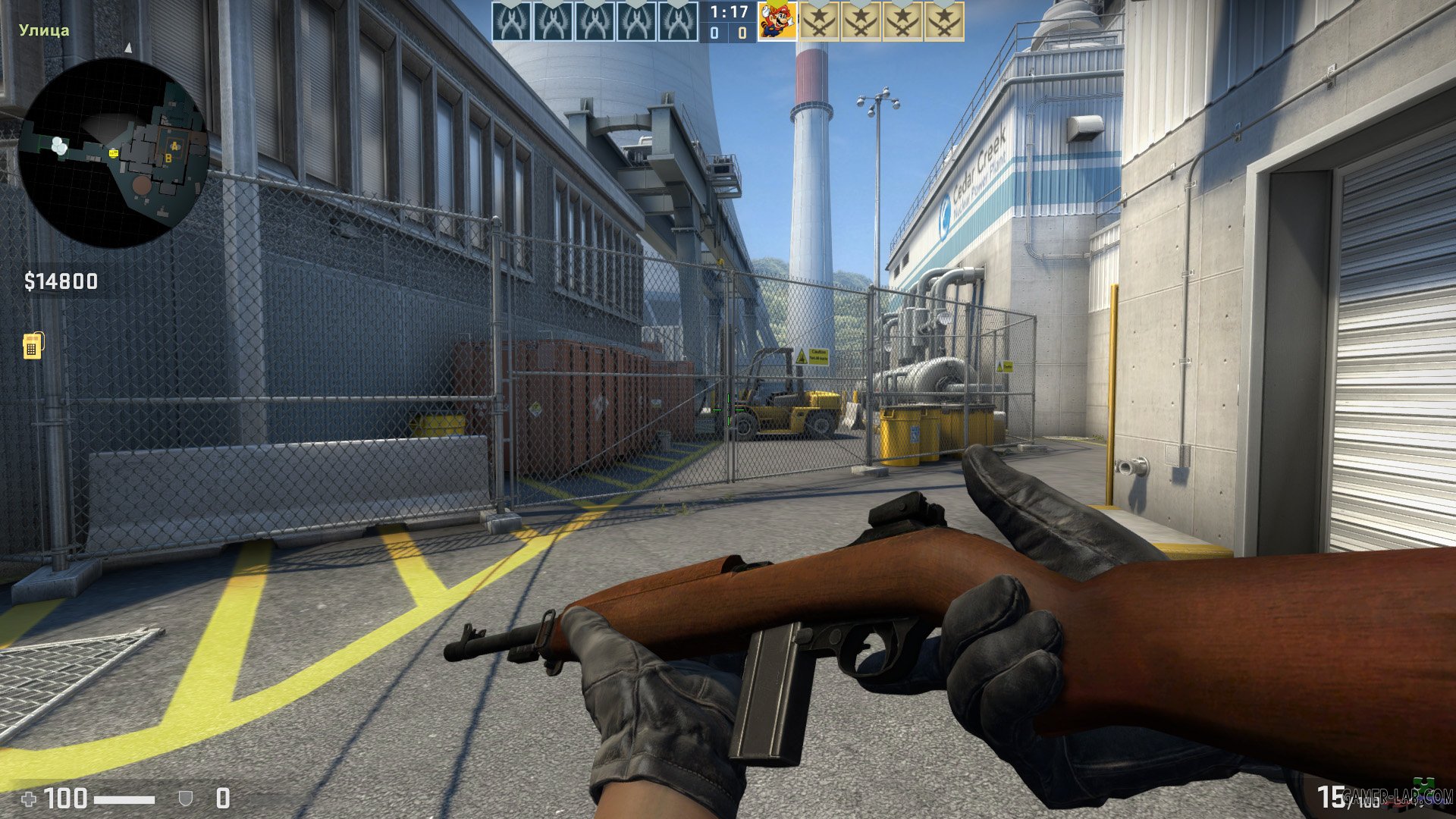Toggle the crosshair in the screen center
1456x819 pixels.
728,409
